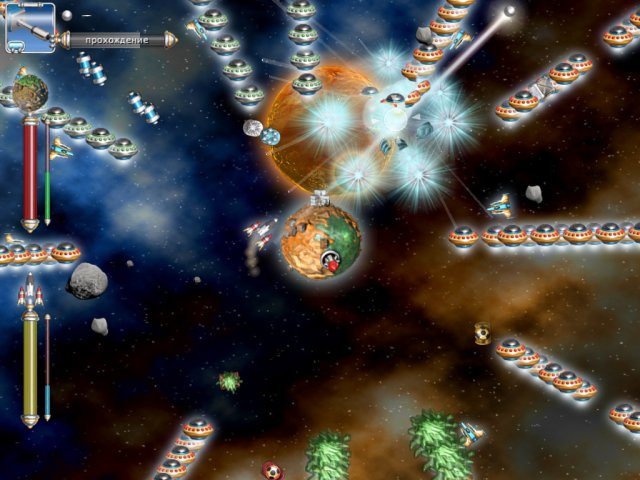
Task: Click the cannon weapon panel icon
Action: [30, 26]
